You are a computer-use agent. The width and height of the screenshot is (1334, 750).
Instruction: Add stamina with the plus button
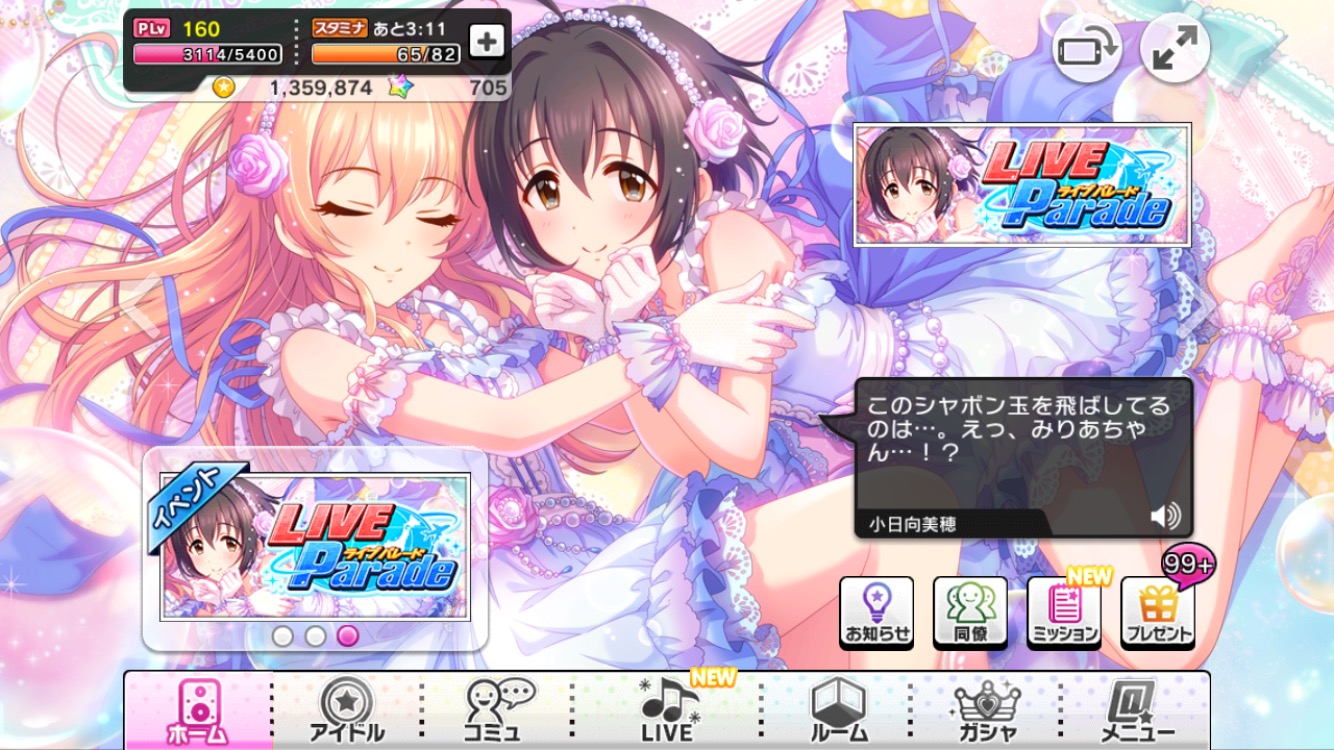tap(487, 42)
